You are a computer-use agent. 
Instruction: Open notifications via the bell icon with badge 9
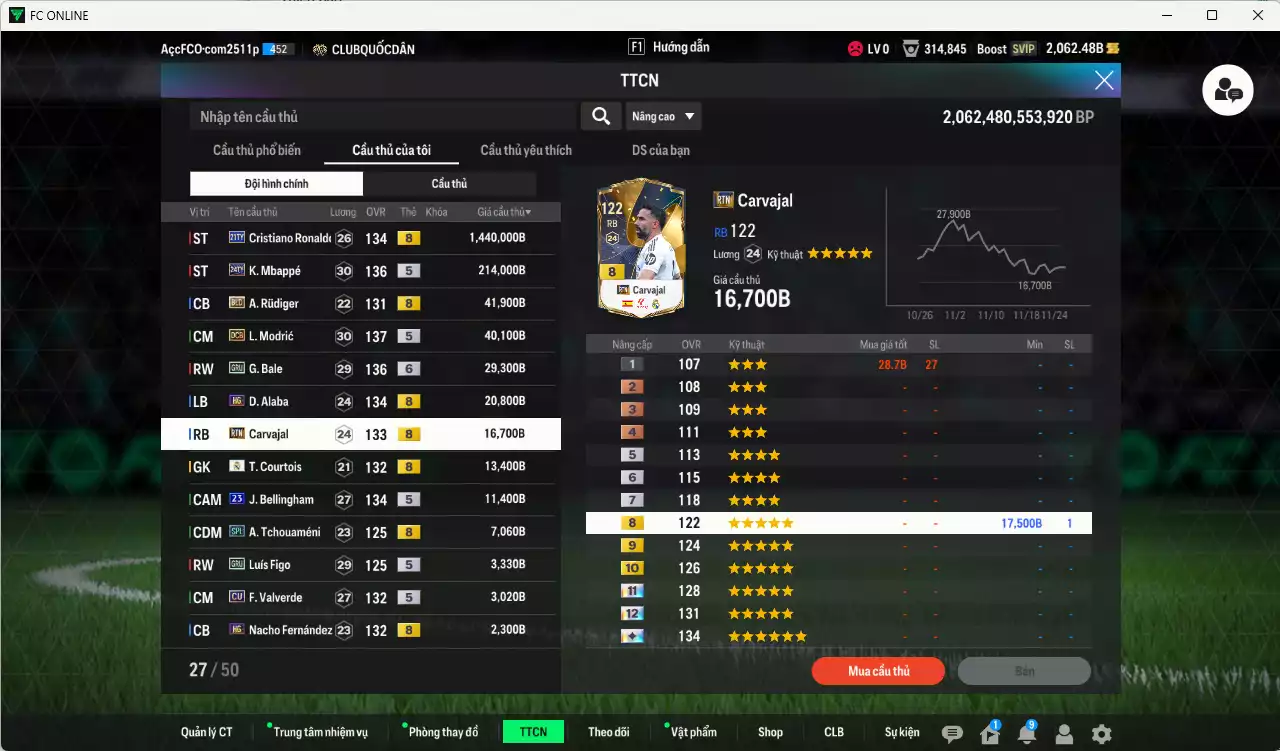click(x=1028, y=731)
